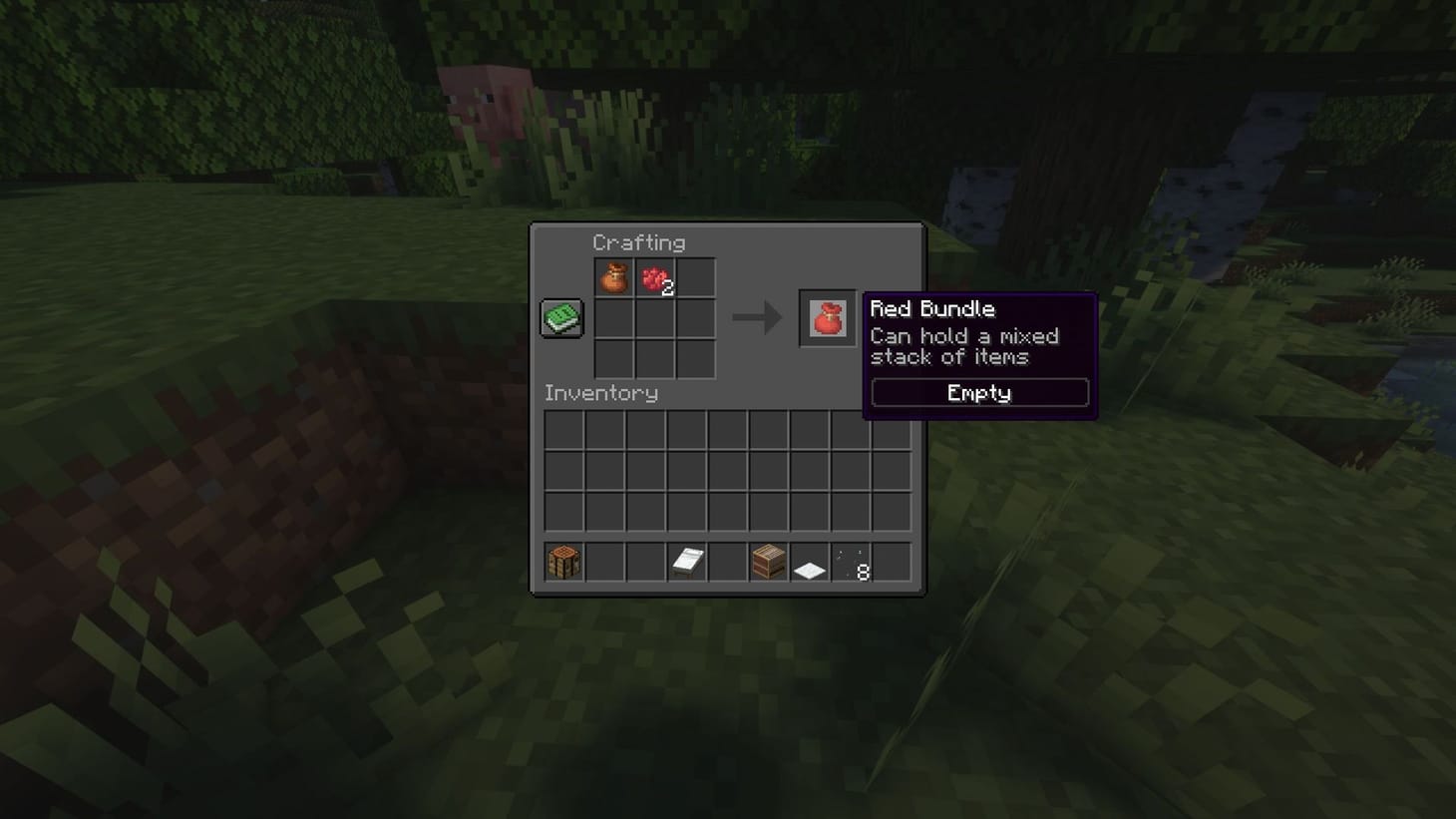Select the crafting table in the hotbar
Screen dimensions: 1456x819
(562, 562)
